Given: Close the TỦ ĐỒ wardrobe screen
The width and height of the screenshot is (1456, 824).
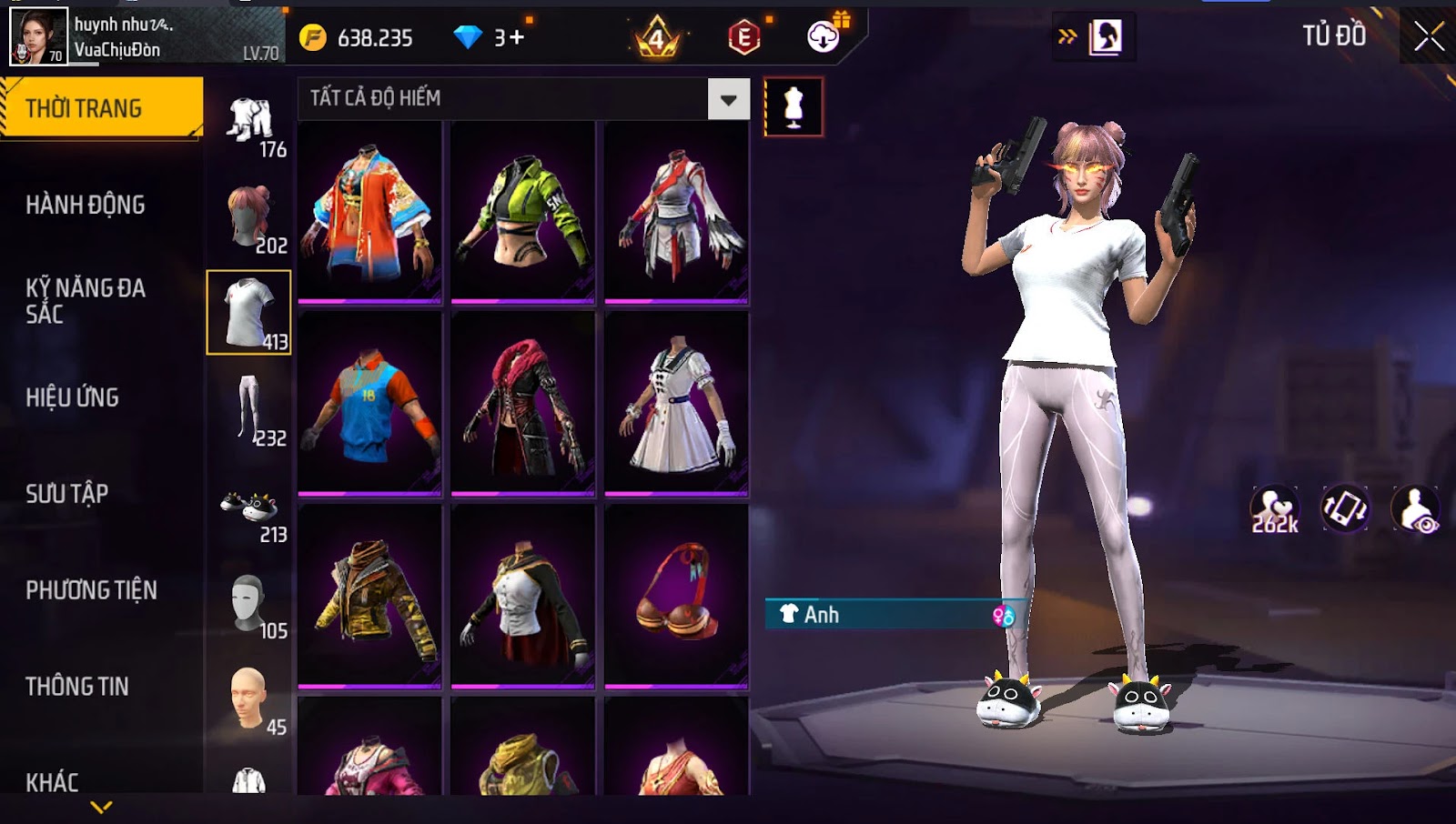Looking at the screenshot, I should point(1428,36).
